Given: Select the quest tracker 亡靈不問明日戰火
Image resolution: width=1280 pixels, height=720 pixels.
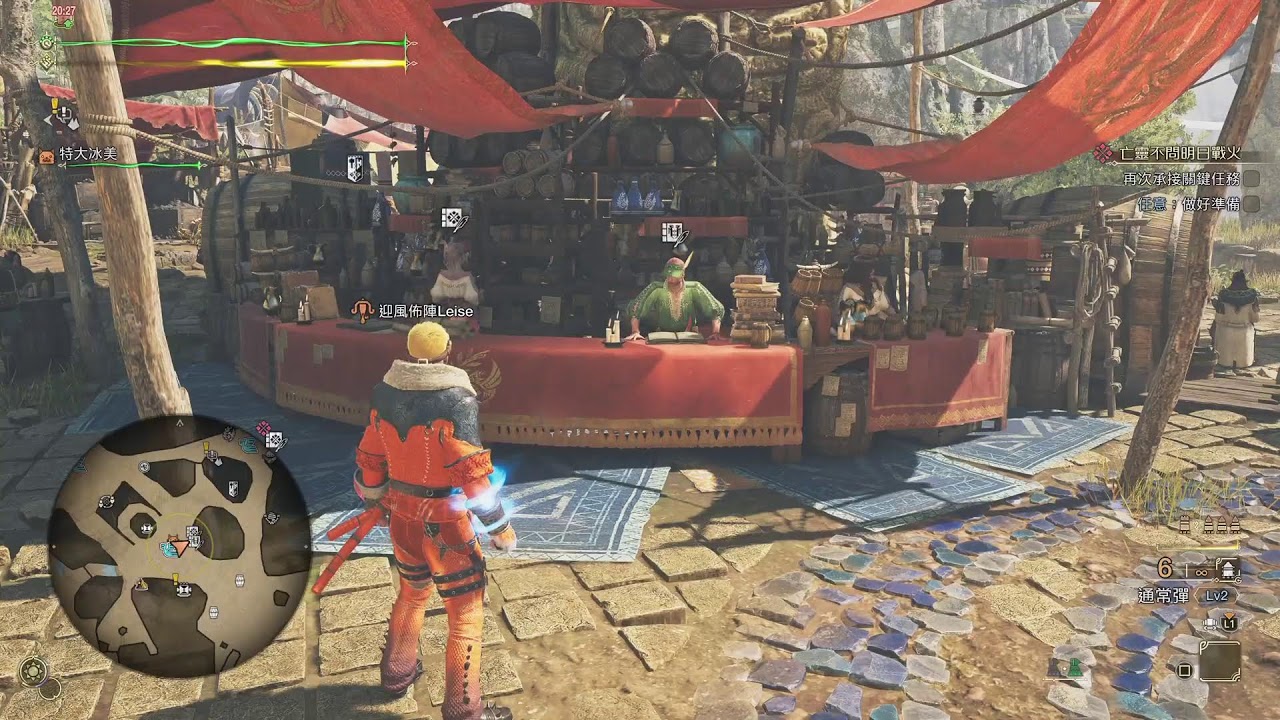Looking at the screenshot, I should pos(1180,153).
